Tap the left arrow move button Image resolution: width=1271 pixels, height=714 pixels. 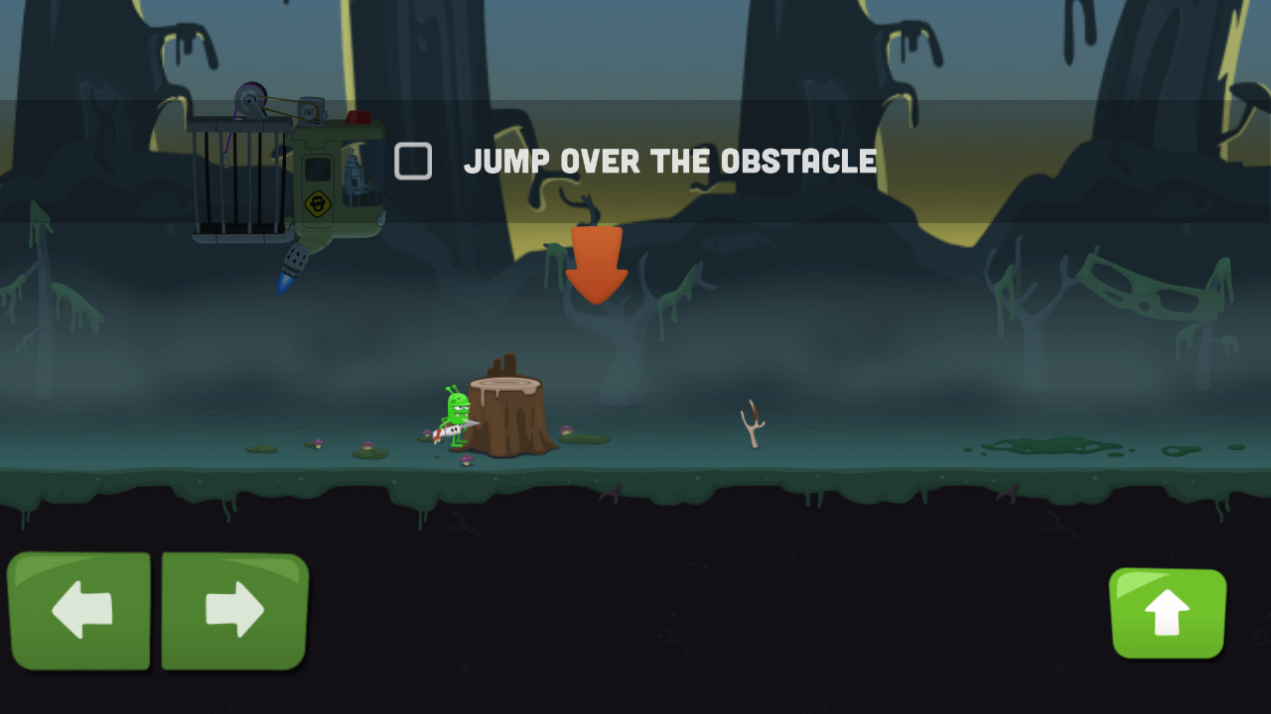tap(80, 610)
